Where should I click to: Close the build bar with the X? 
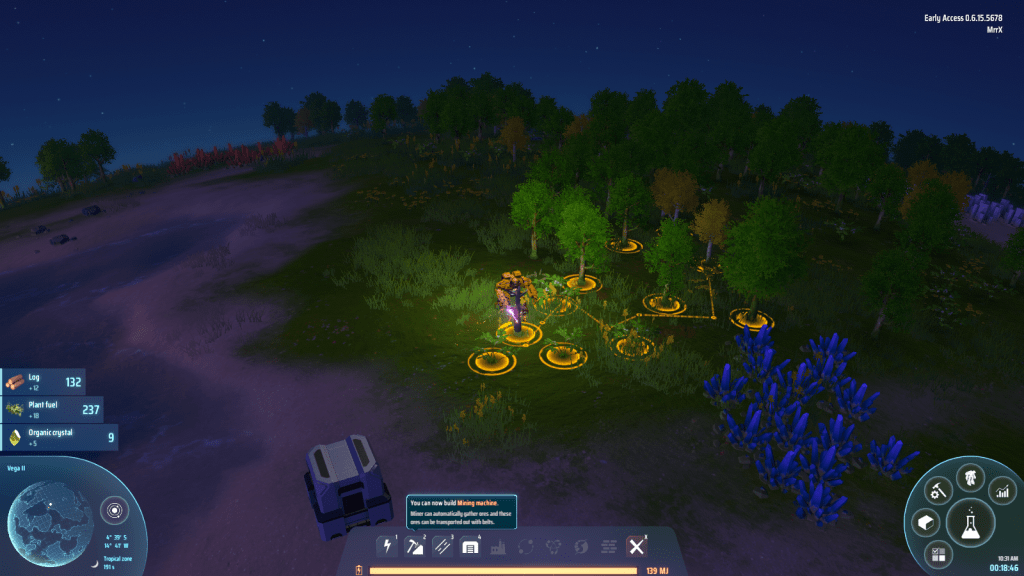click(636, 546)
